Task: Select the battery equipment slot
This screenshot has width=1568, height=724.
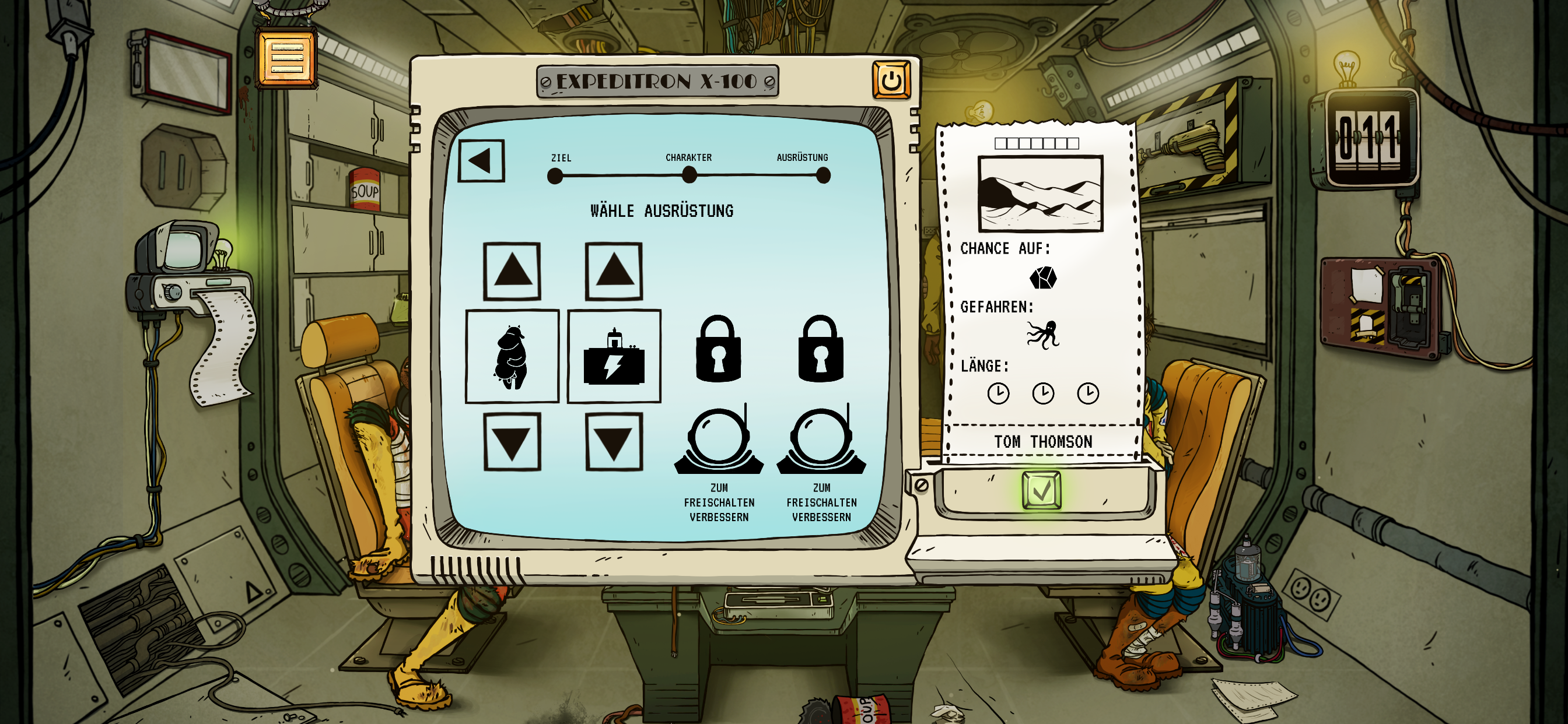Action: pyautogui.click(x=614, y=357)
